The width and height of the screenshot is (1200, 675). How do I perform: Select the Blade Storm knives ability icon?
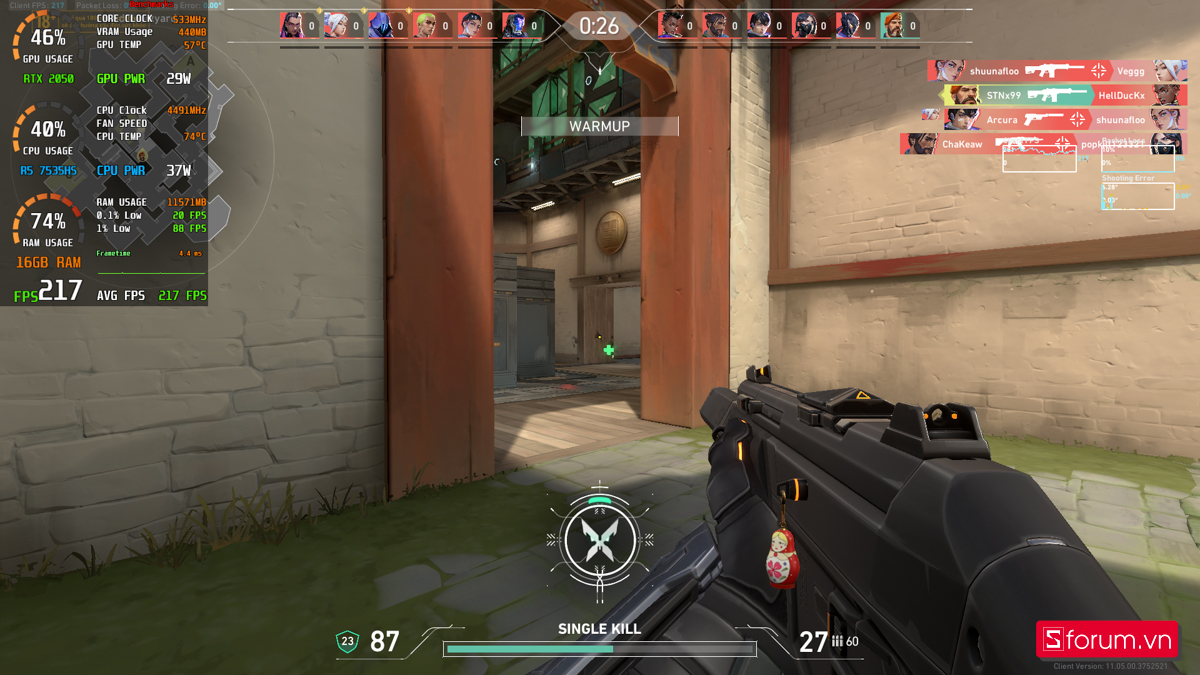[x=598, y=540]
